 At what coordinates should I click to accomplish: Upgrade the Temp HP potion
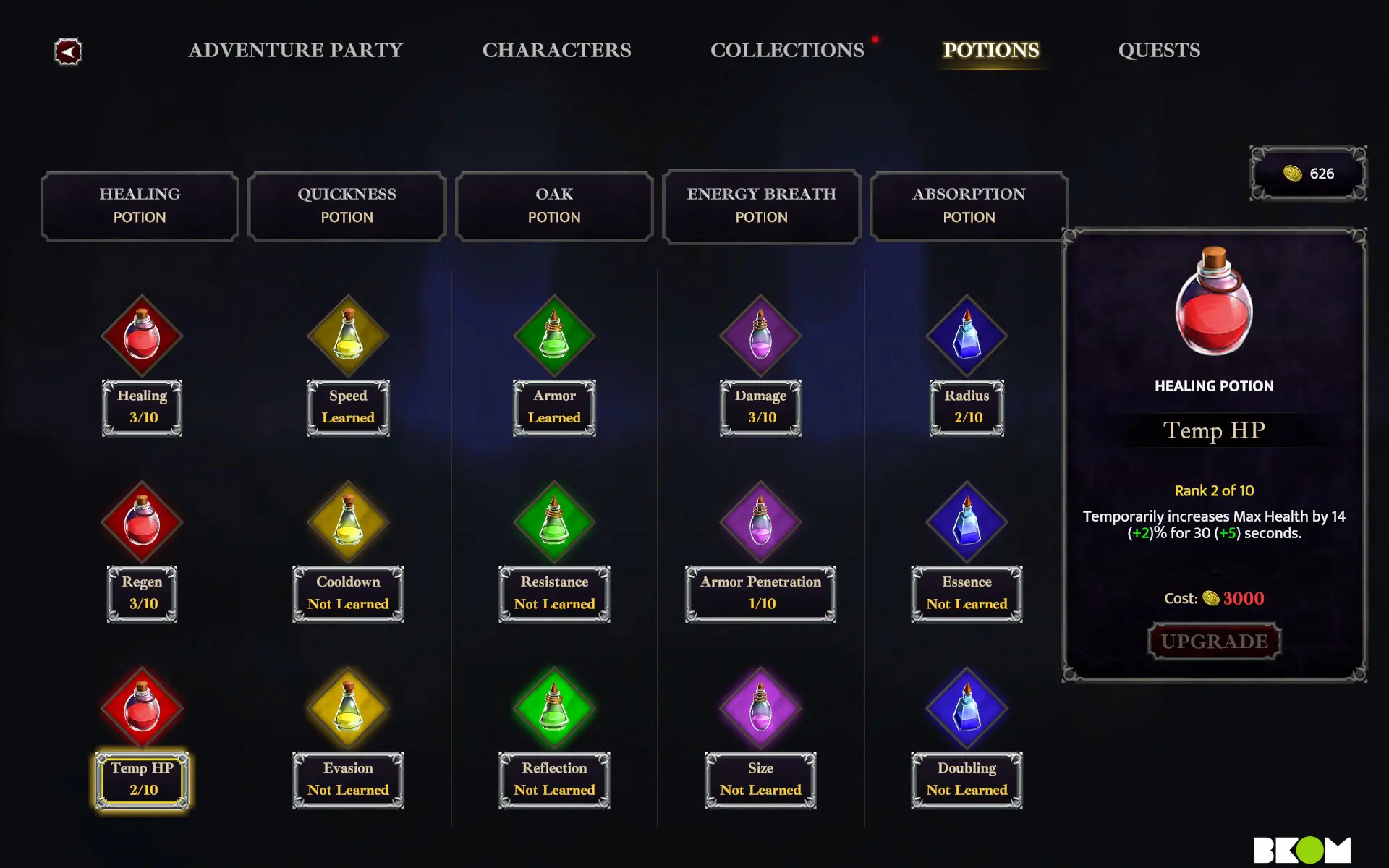[x=1214, y=642]
